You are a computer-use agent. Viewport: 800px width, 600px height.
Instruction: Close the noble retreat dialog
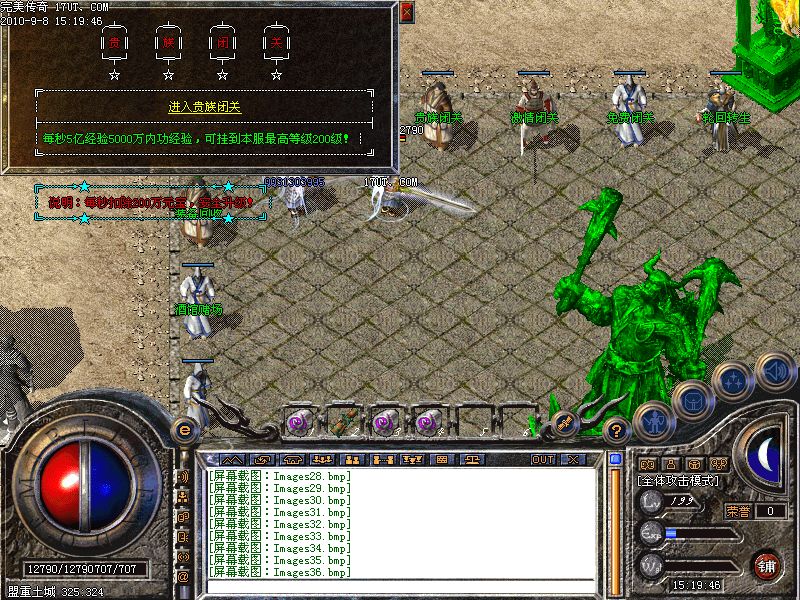pyautogui.click(x=406, y=13)
